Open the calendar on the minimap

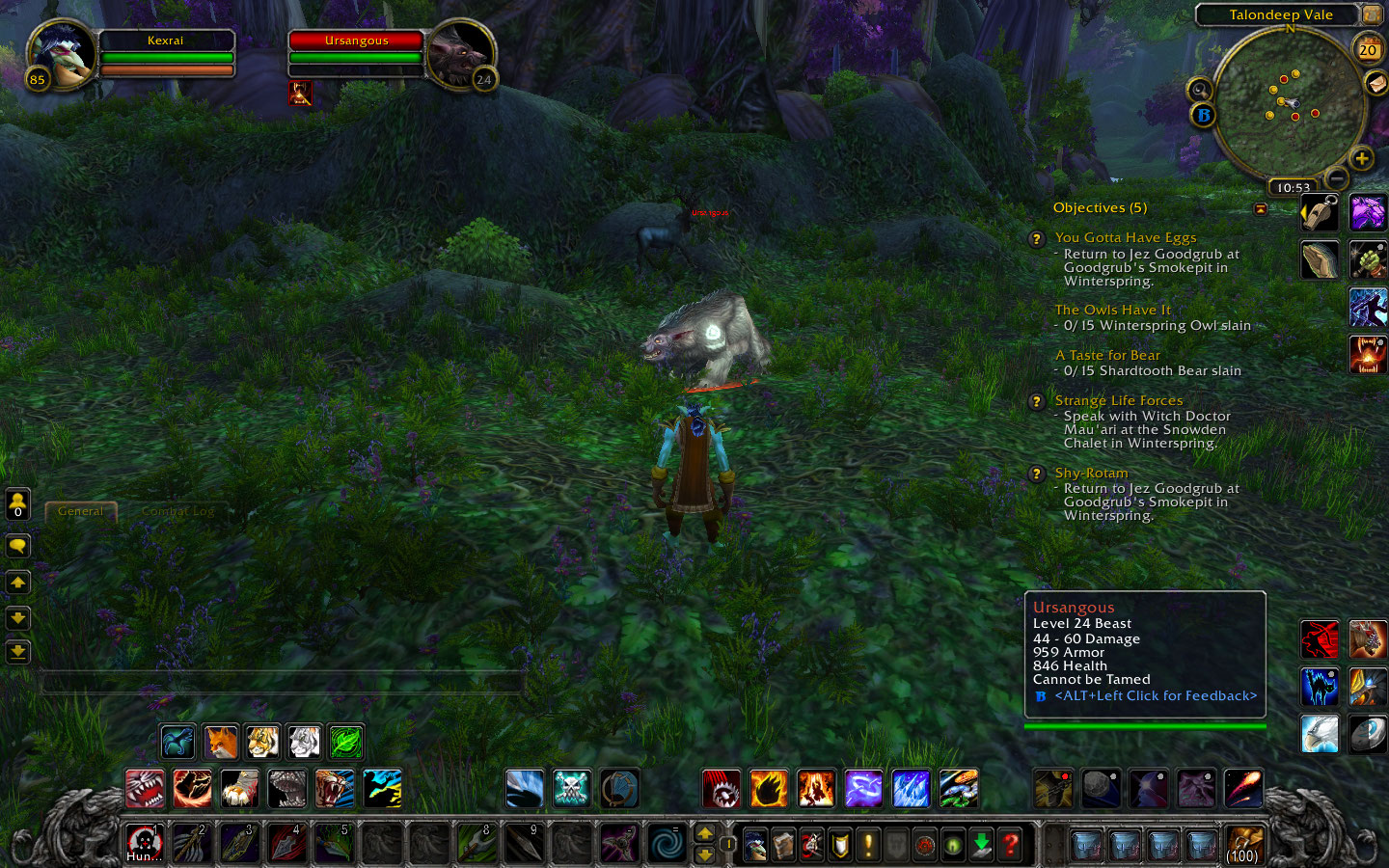(1367, 48)
